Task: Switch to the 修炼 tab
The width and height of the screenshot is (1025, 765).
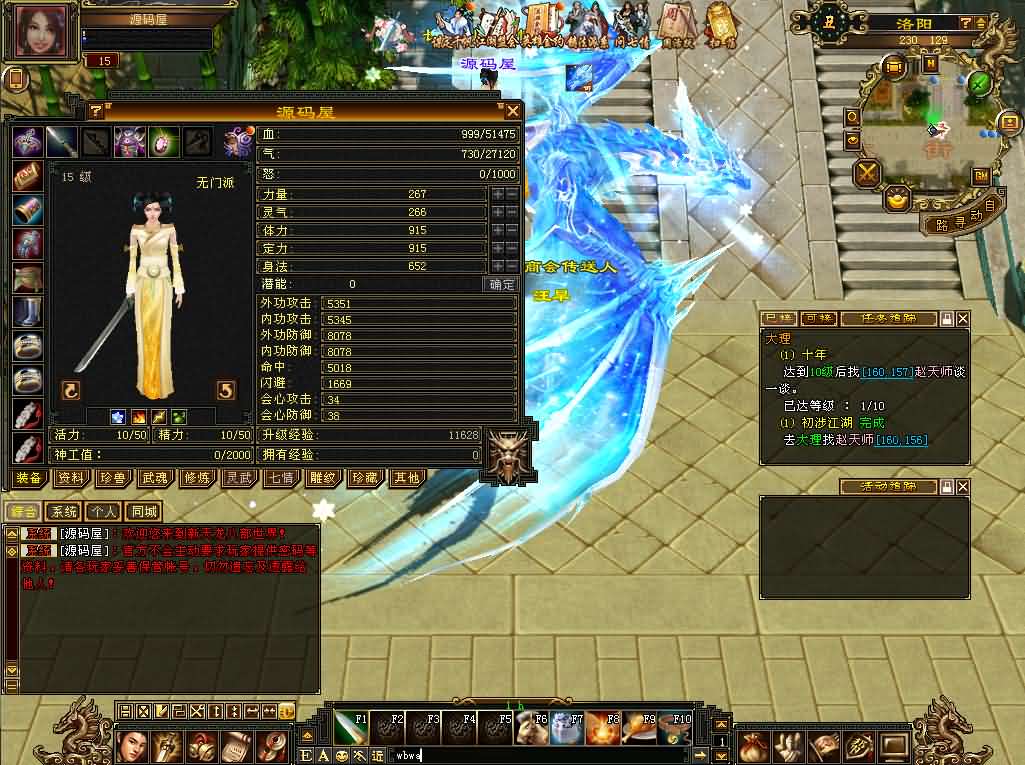Action: 196,478
